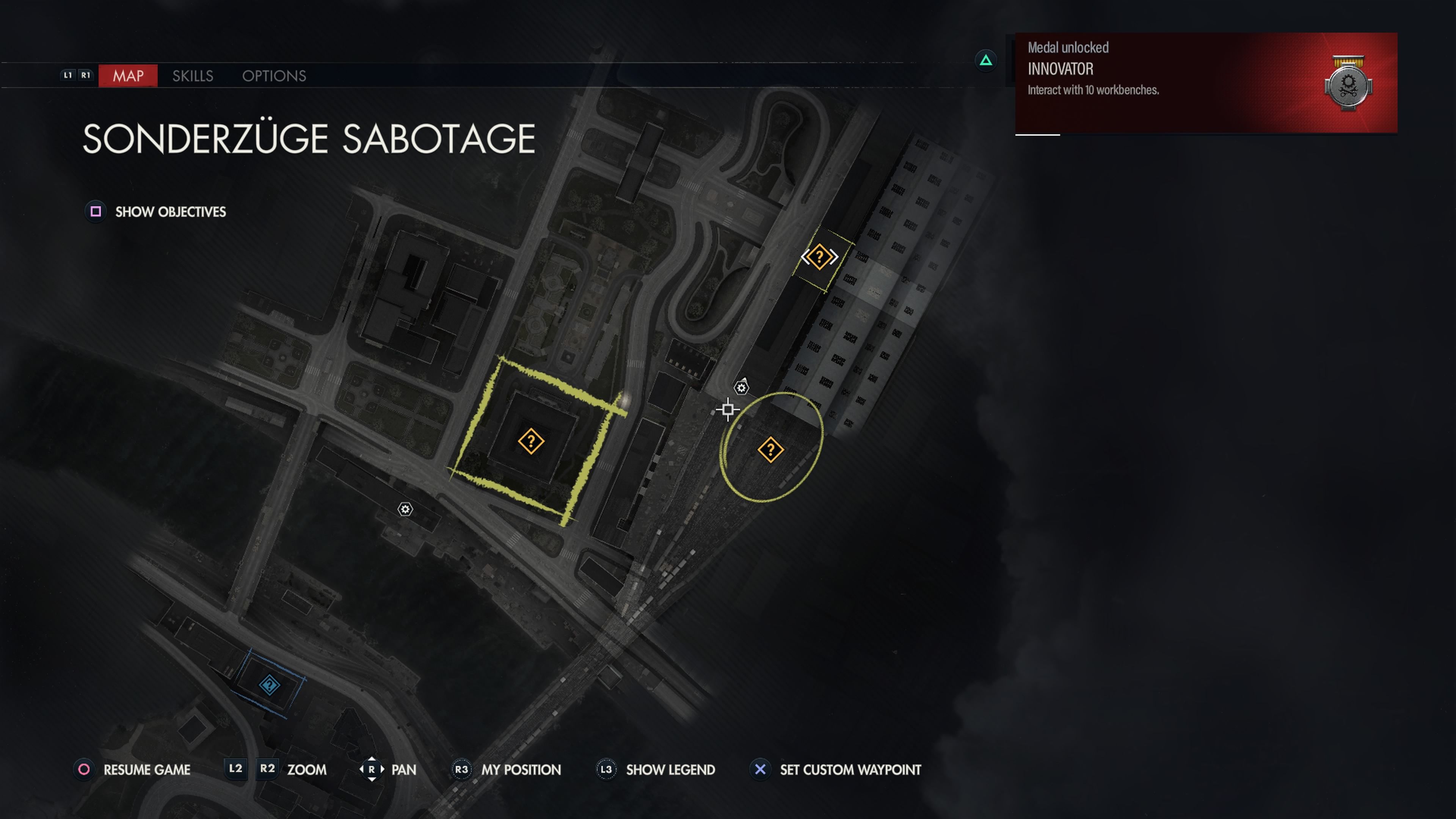Click the workbench gear icon below the square zone
The image size is (1456, 819).
405,509
